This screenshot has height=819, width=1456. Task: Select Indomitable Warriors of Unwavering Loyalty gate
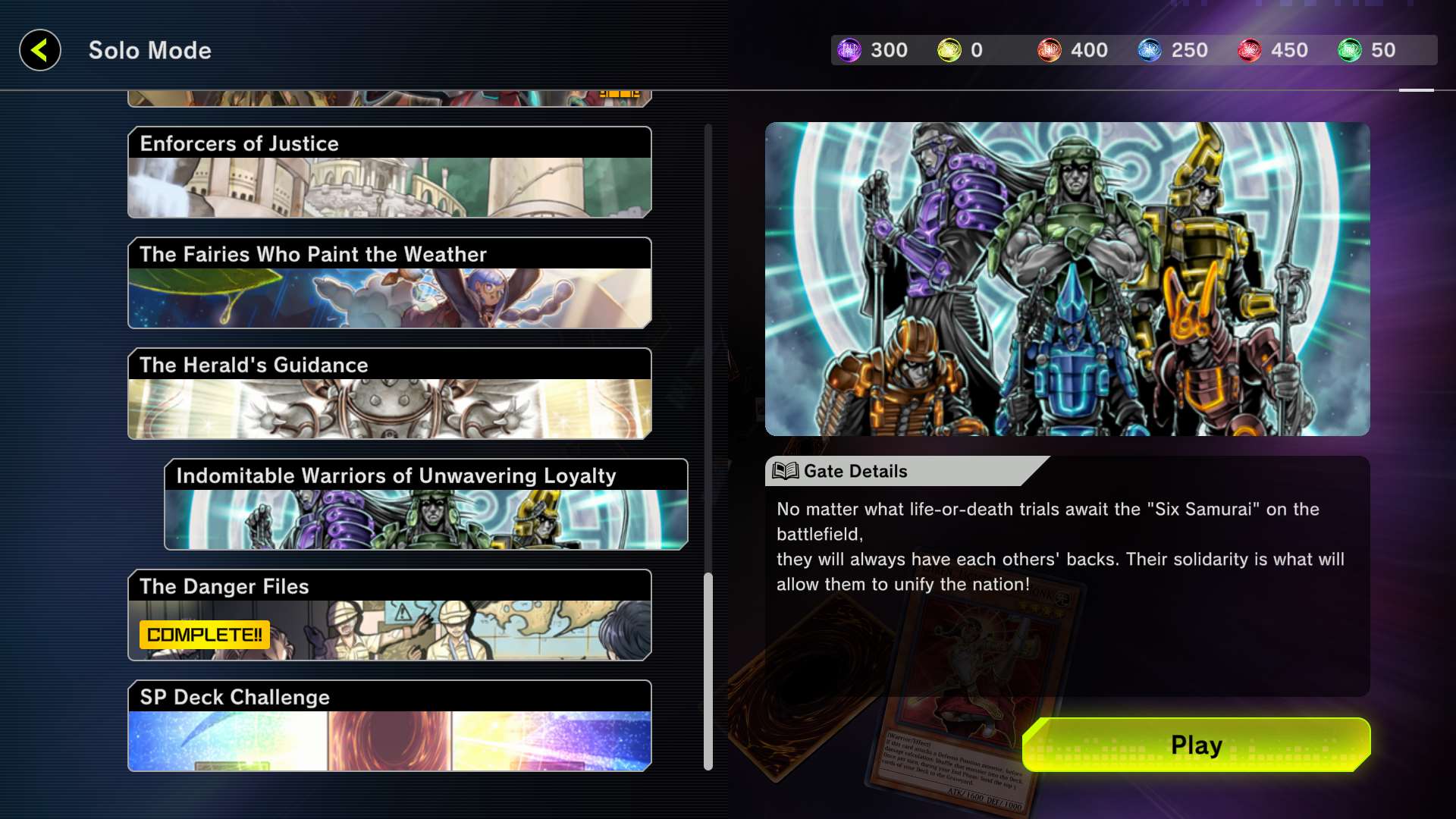pyautogui.click(x=425, y=504)
